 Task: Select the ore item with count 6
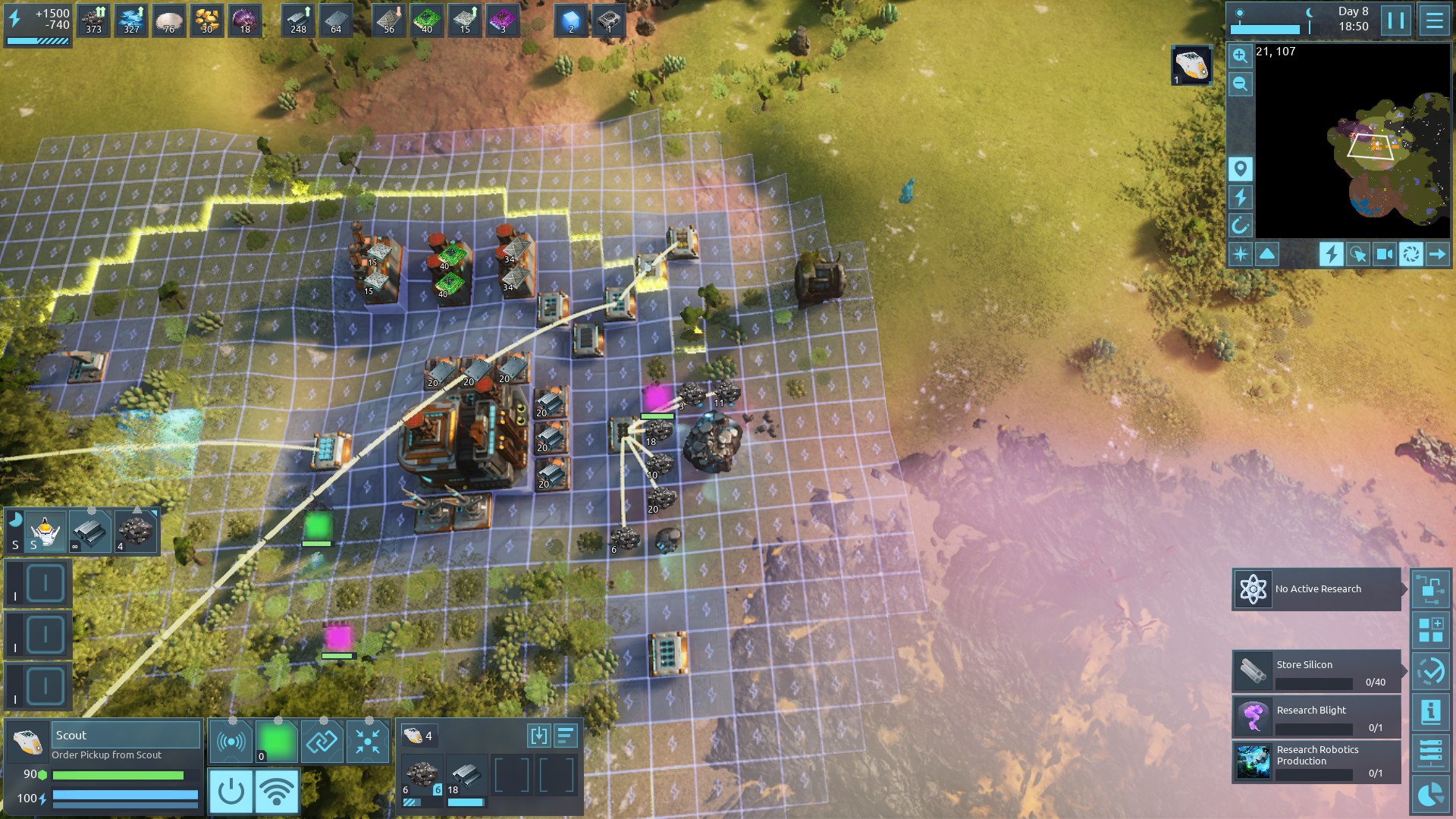(x=422, y=776)
